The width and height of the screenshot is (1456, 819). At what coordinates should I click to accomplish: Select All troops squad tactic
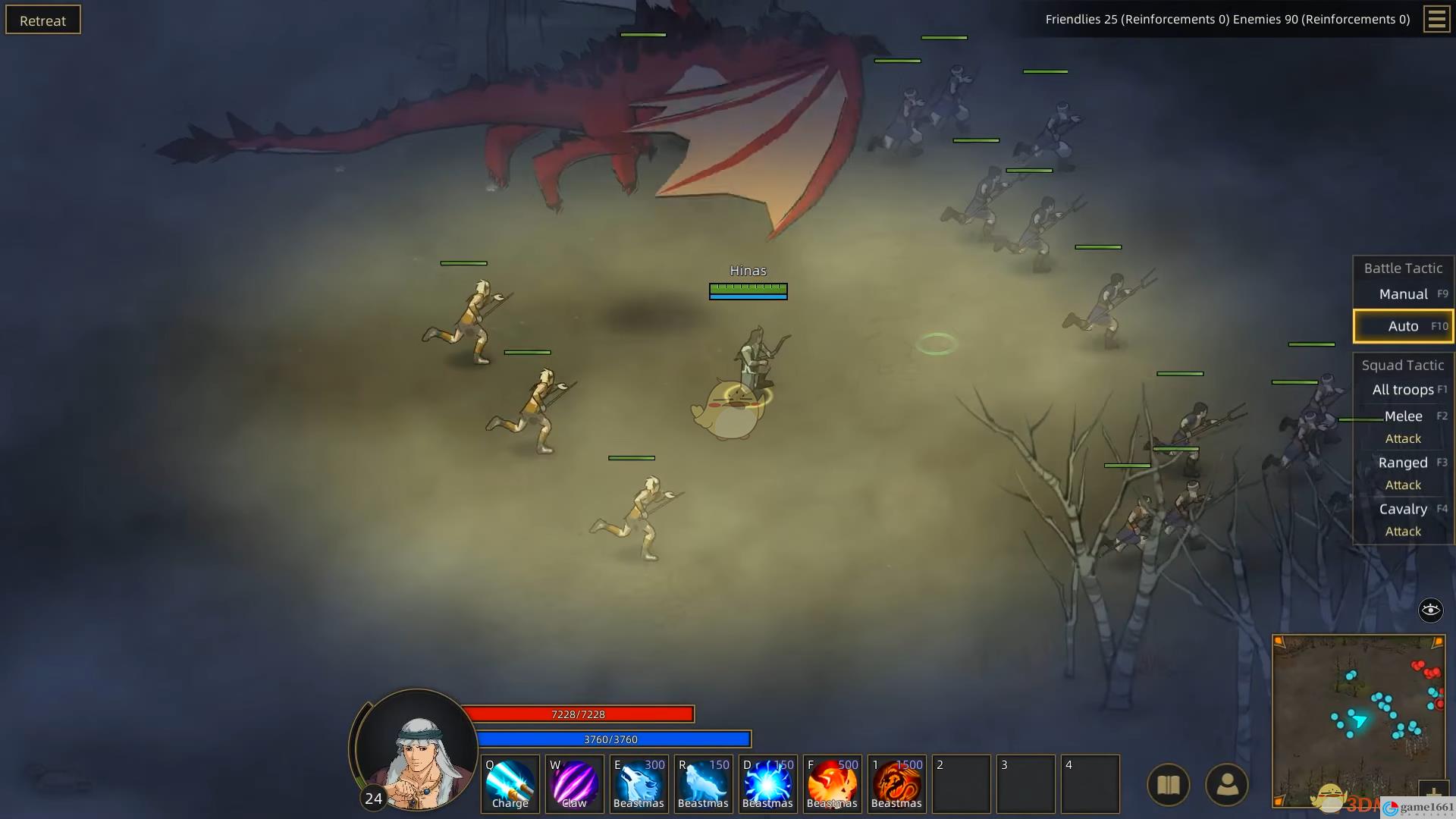pos(1403,390)
